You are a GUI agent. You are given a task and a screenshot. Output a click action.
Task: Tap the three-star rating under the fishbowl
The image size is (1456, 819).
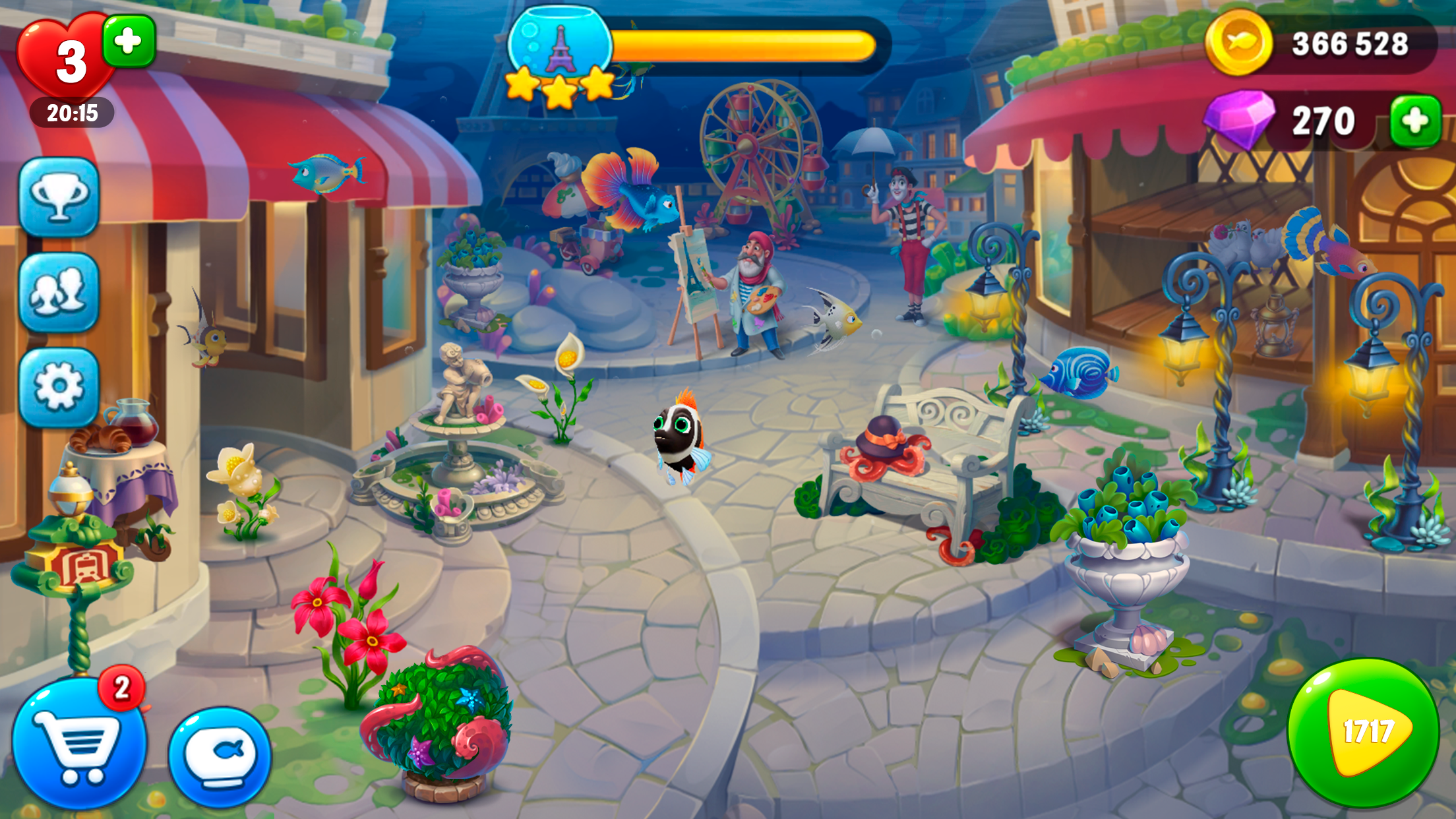pos(557,86)
